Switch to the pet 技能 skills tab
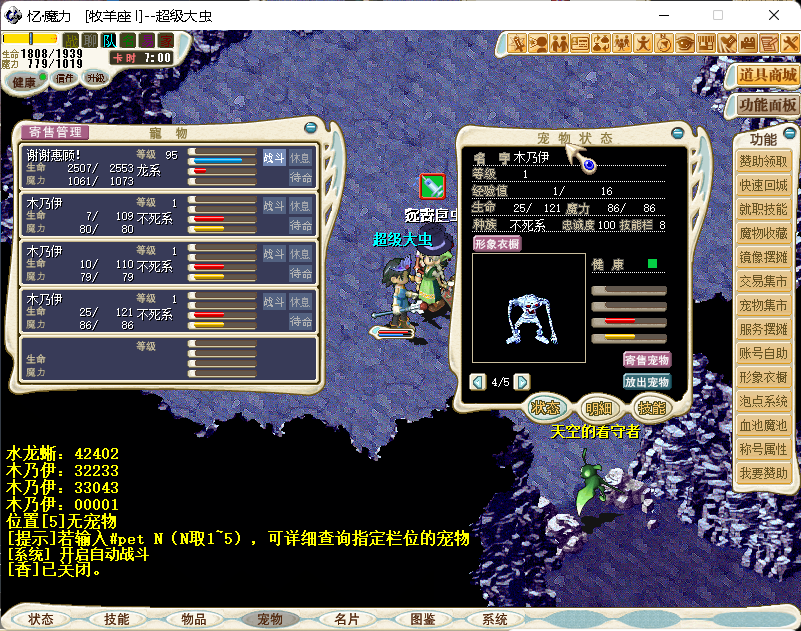 click(651, 408)
